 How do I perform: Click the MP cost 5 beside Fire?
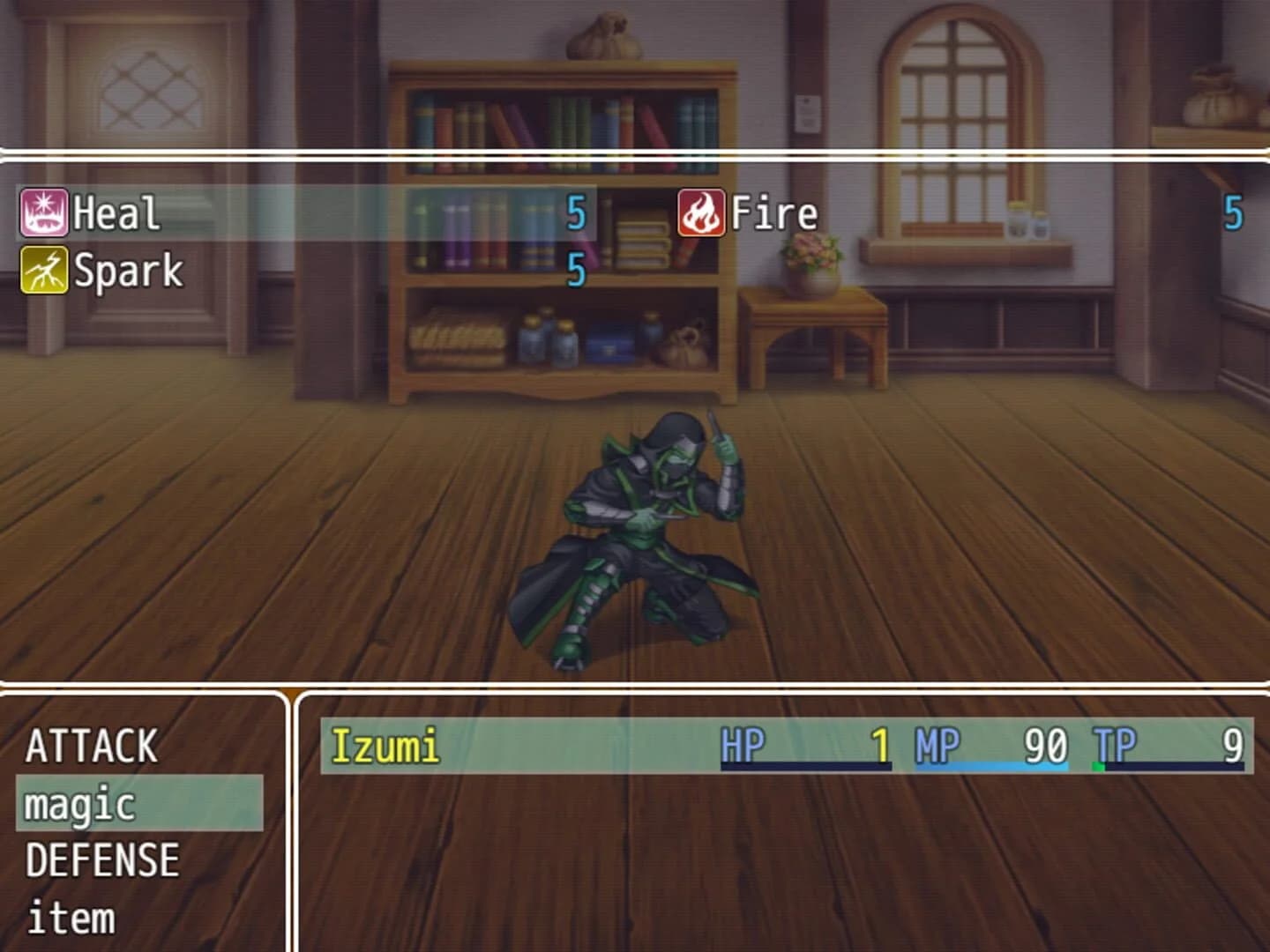coord(1232,212)
